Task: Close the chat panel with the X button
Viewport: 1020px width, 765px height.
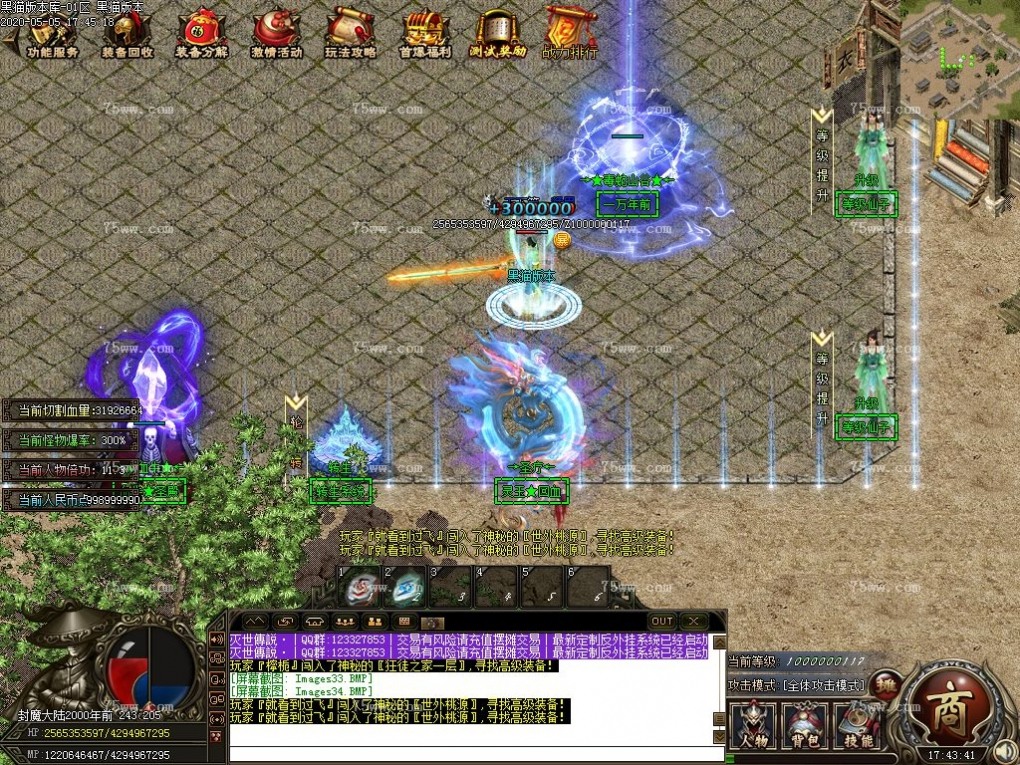Action: coord(695,621)
